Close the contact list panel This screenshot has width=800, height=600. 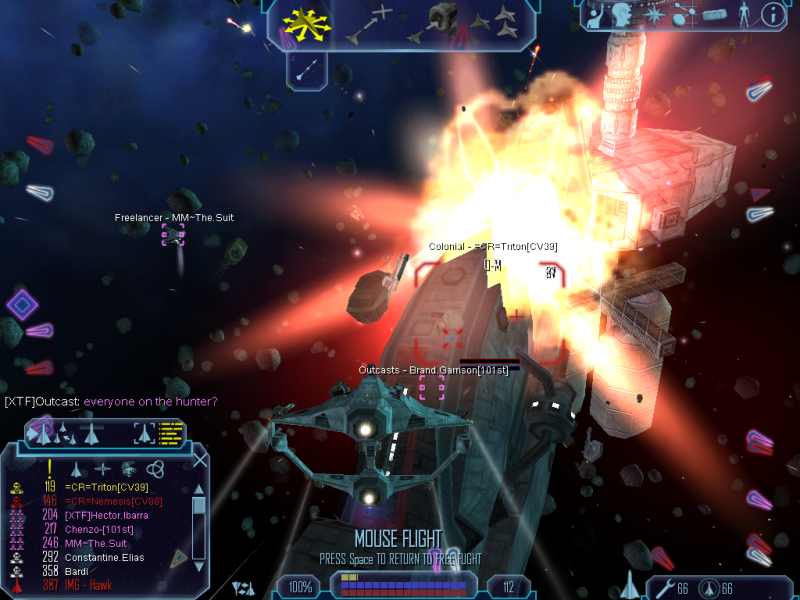pos(200,461)
